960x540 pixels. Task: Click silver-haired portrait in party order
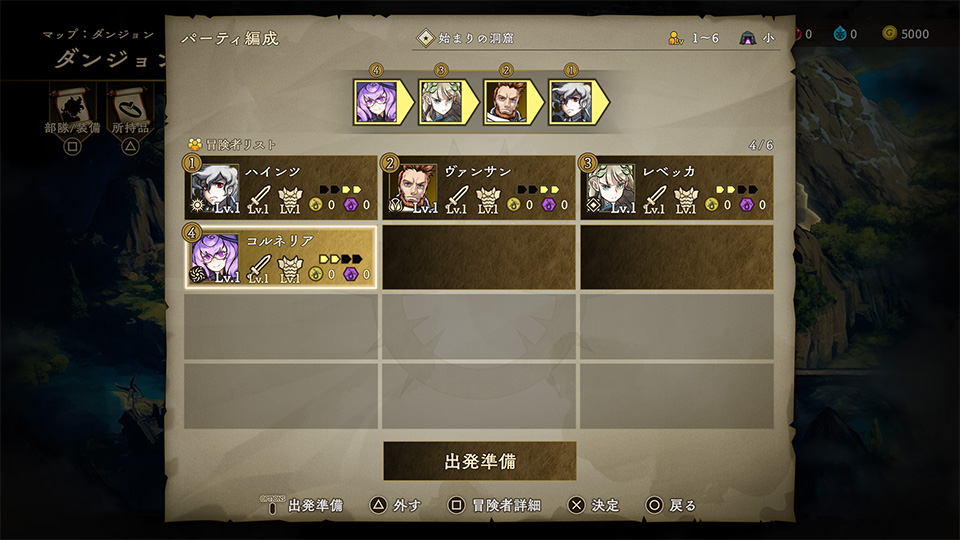coord(570,101)
